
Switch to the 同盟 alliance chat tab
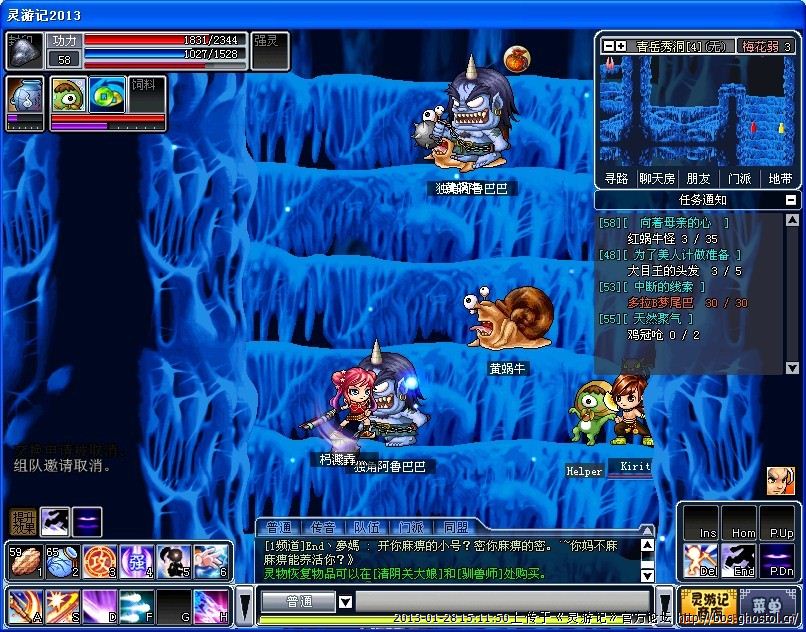pyautogui.click(x=455, y=527)
